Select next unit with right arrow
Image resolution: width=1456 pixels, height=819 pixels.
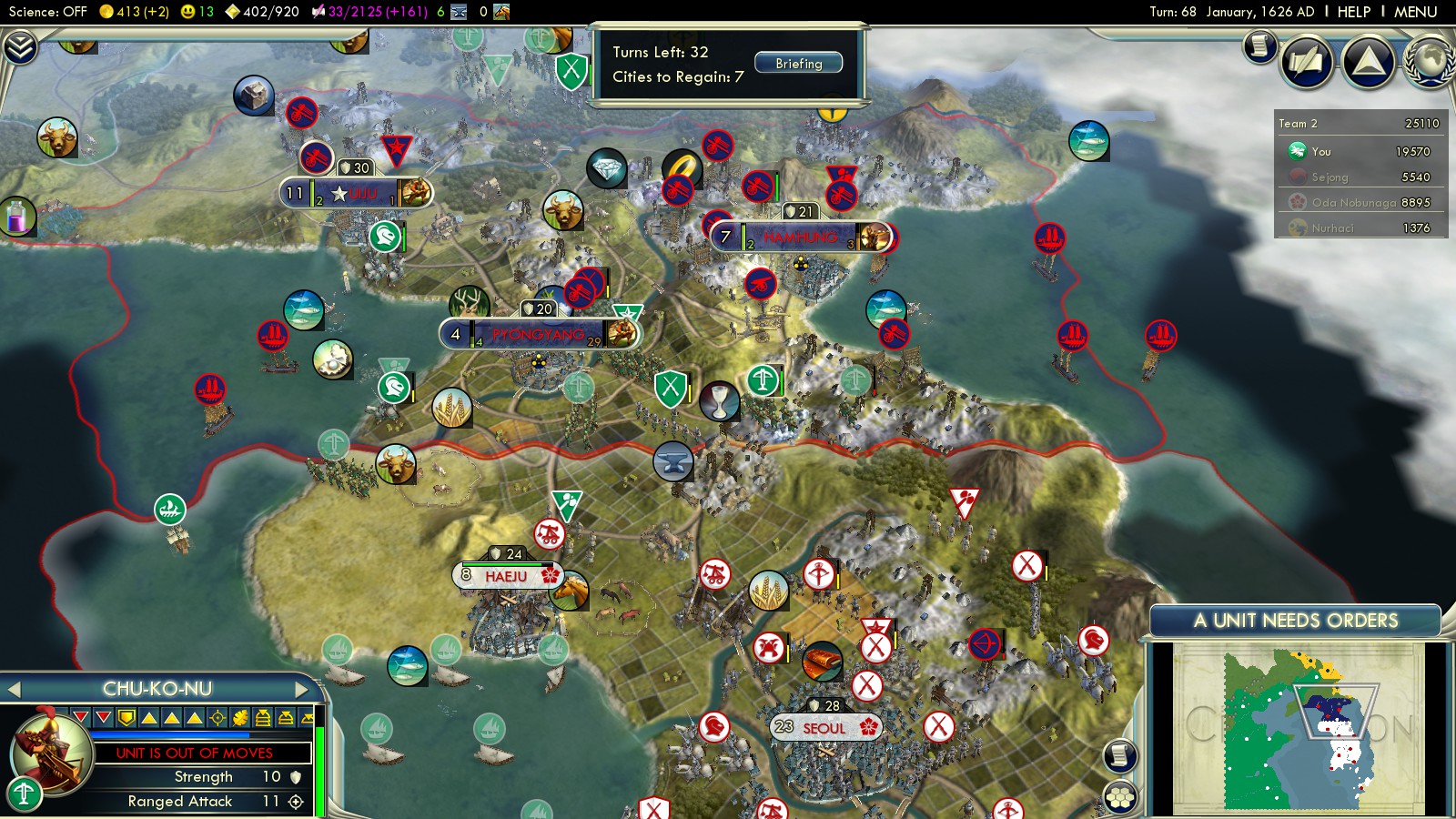[302, 689]
